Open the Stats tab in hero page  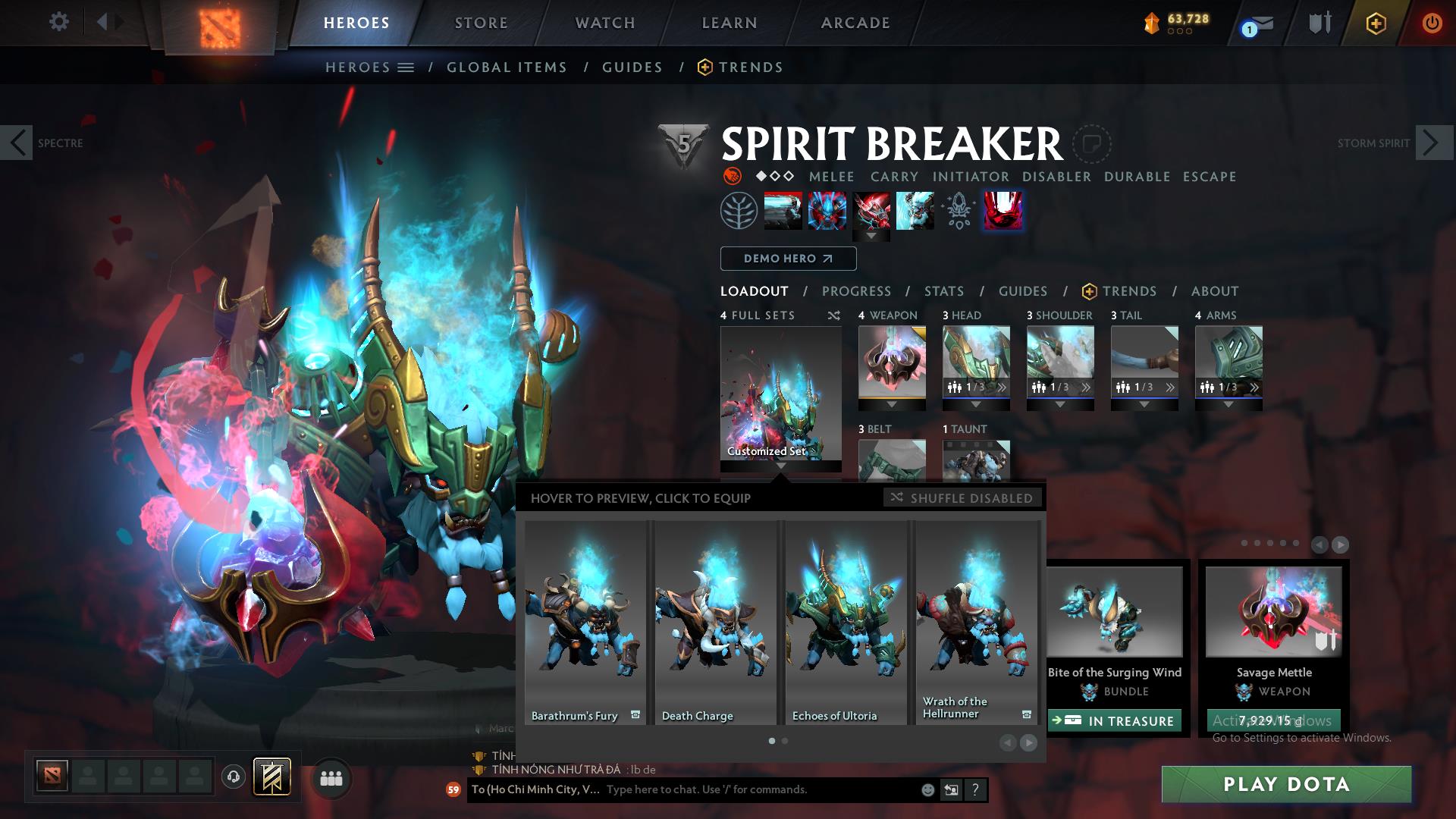pos(943,290)
